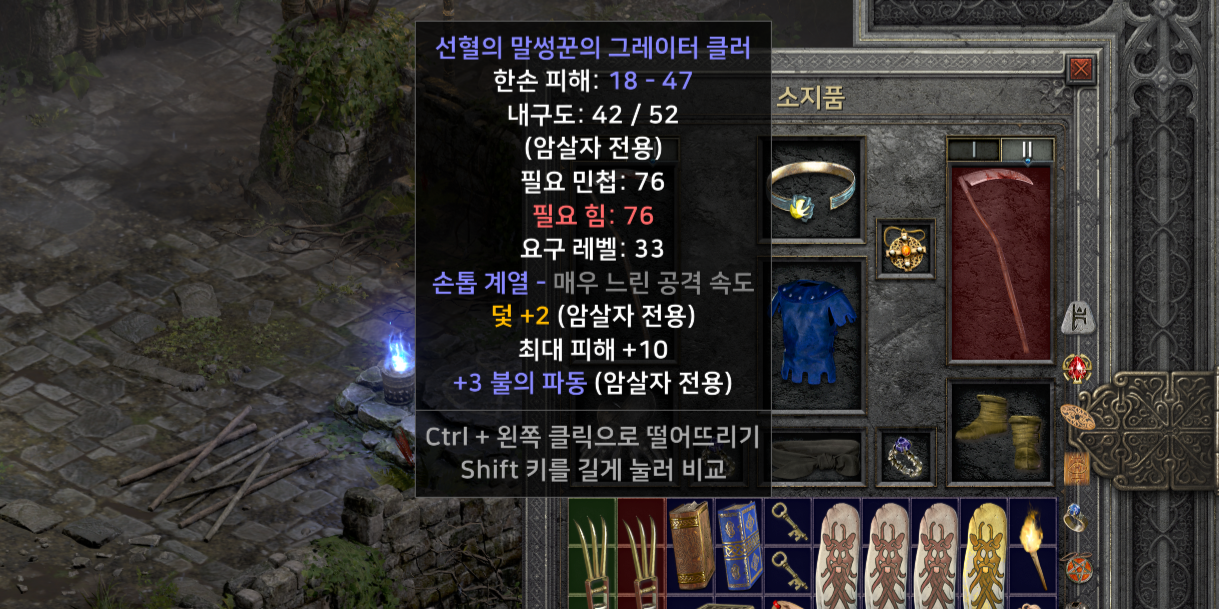The width and height of the screenshot is (1219, 609).
Task: Select the equipped ring with purple gem
Action: [905, 457]
